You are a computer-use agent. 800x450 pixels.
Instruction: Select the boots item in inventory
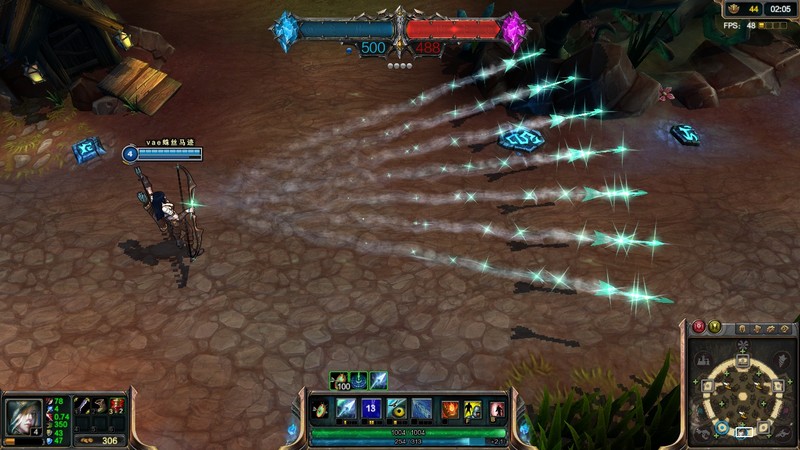[x=102, y=405]
